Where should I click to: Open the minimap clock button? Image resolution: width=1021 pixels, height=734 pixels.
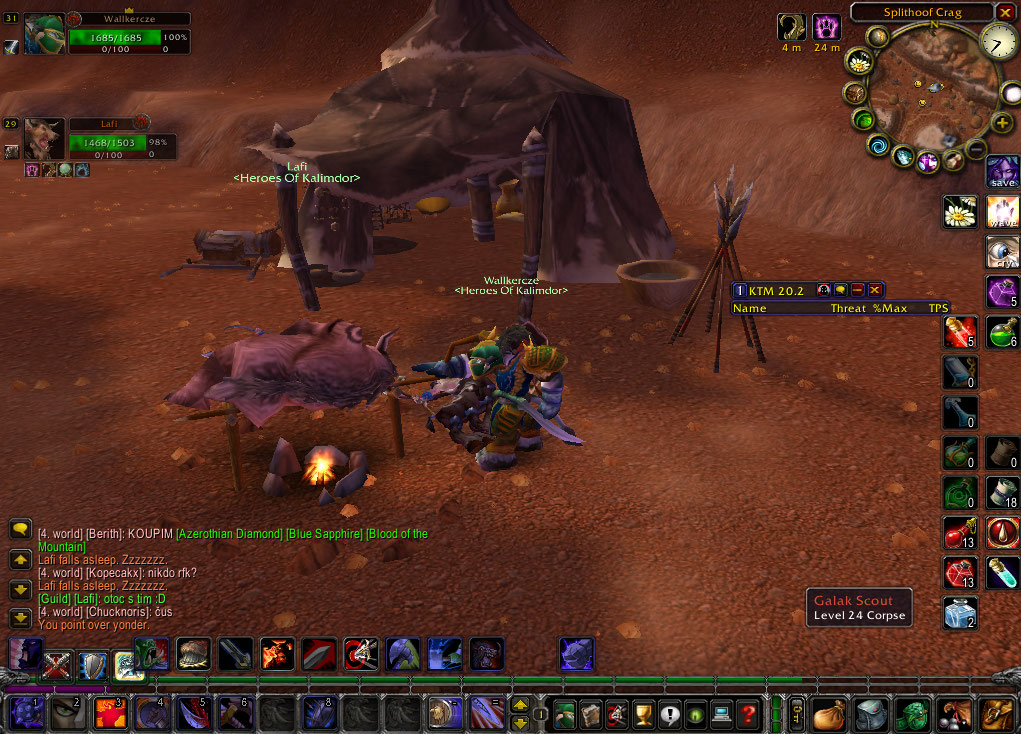996,41
